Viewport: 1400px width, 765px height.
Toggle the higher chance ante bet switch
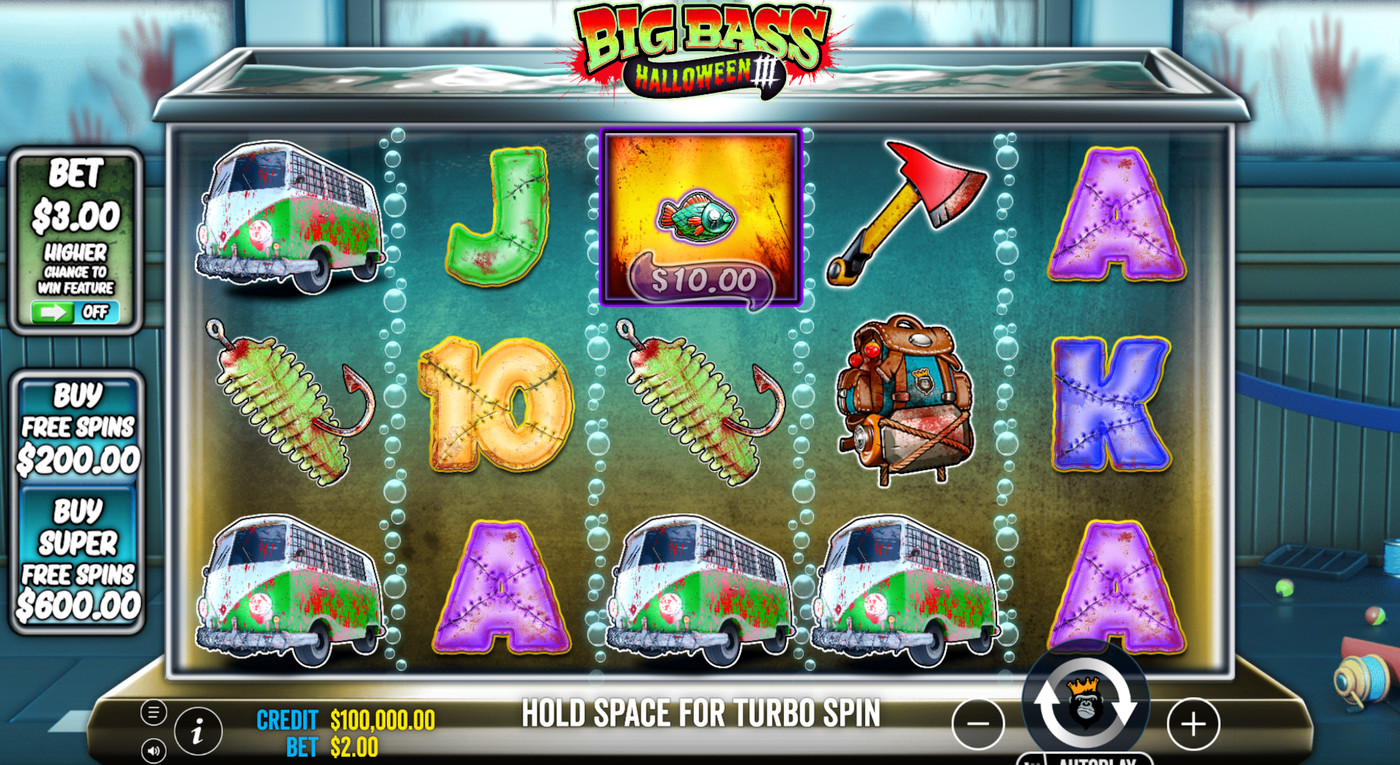[75, 312]
